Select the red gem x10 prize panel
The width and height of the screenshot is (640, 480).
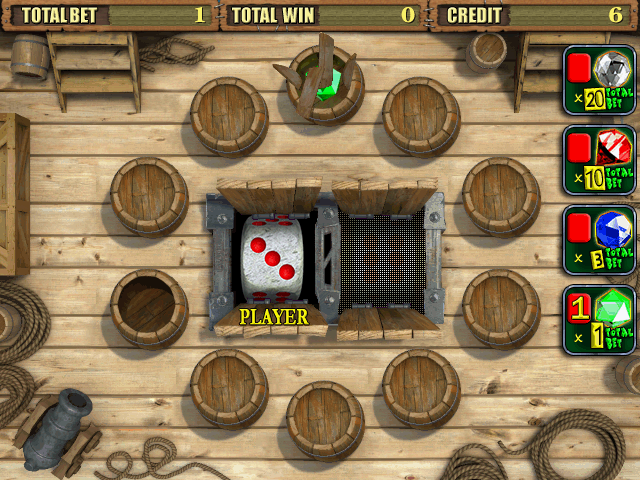600,161
